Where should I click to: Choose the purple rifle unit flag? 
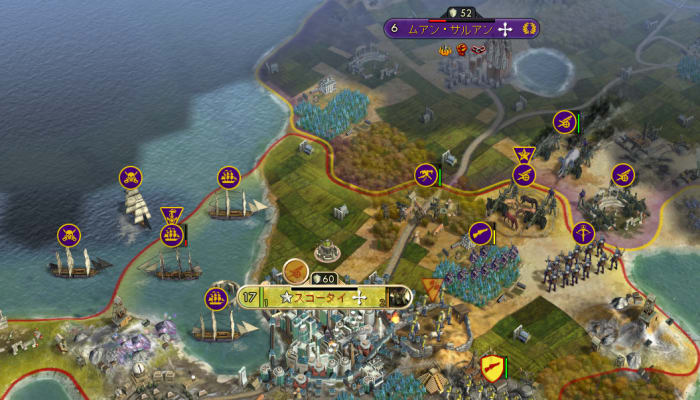click(481, 233)
